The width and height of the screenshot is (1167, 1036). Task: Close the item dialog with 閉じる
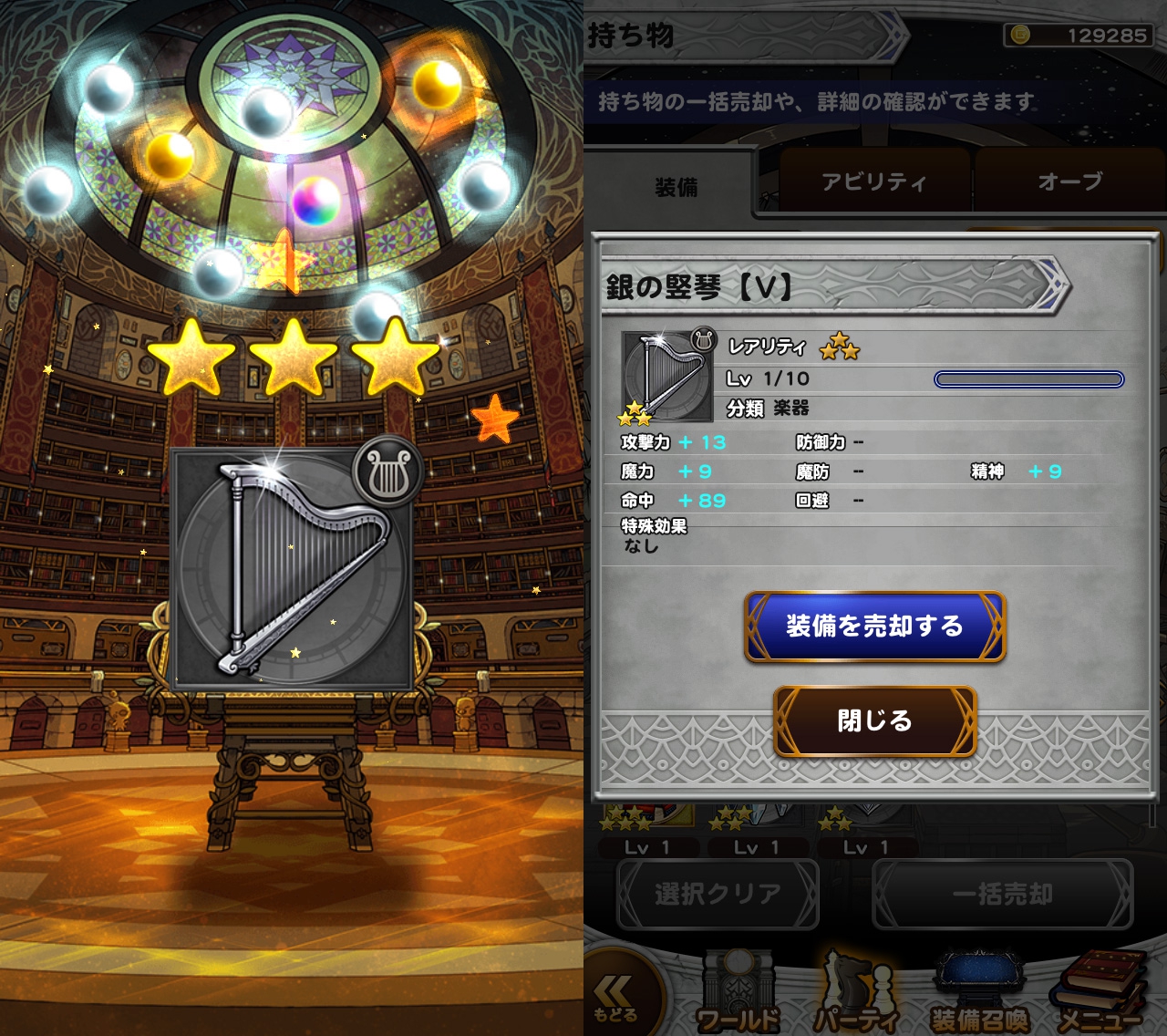pos(874,721)
